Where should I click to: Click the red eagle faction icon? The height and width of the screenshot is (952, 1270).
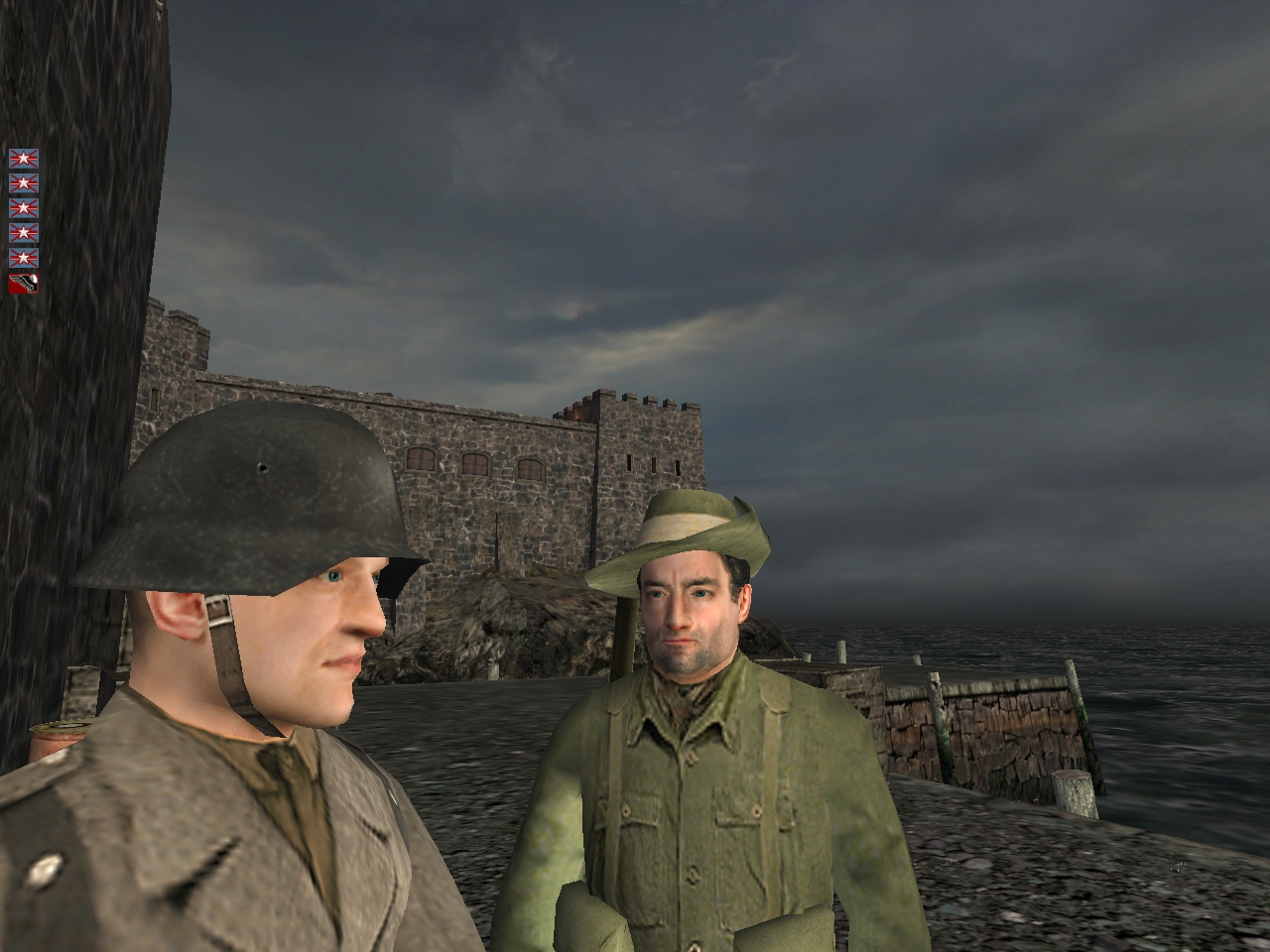[x=24, y=285]
